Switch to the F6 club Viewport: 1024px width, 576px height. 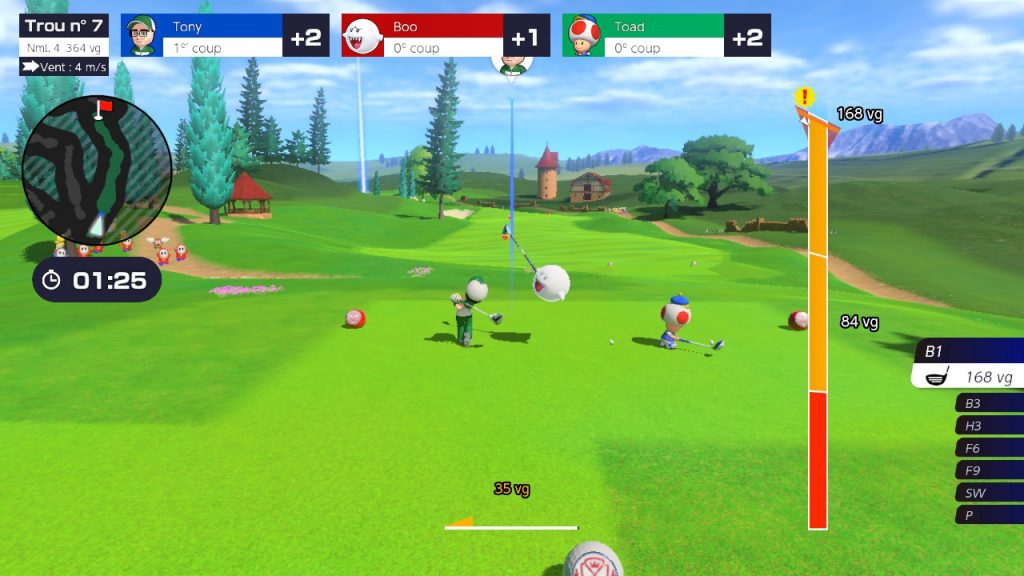coord(989,448)
